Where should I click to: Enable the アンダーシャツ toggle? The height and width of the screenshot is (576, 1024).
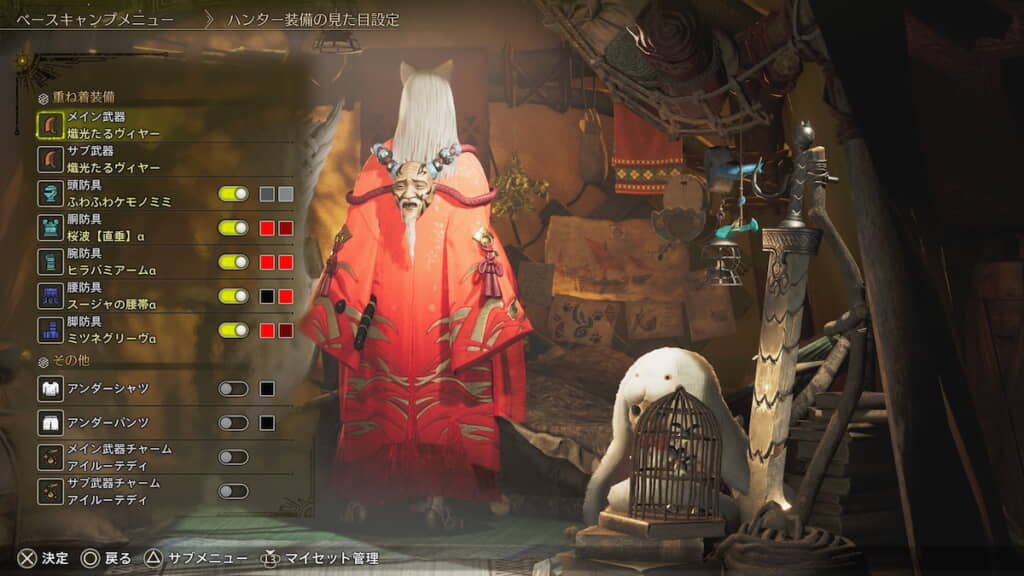233,389
